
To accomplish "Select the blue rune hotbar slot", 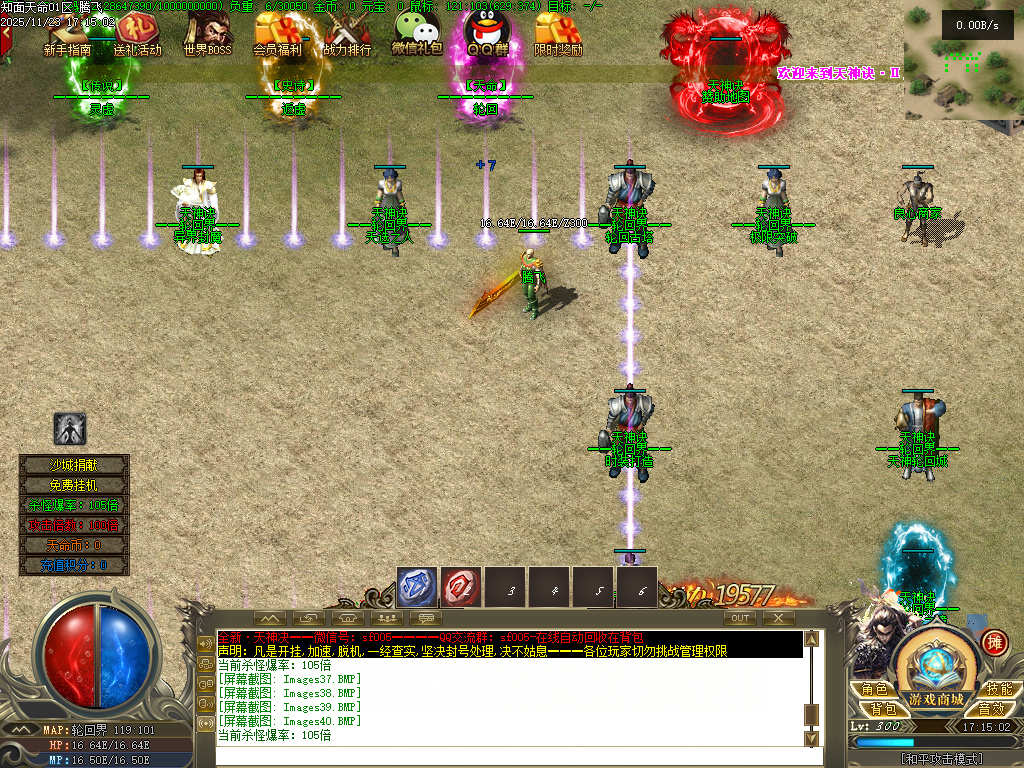I will tap(417, 588).
